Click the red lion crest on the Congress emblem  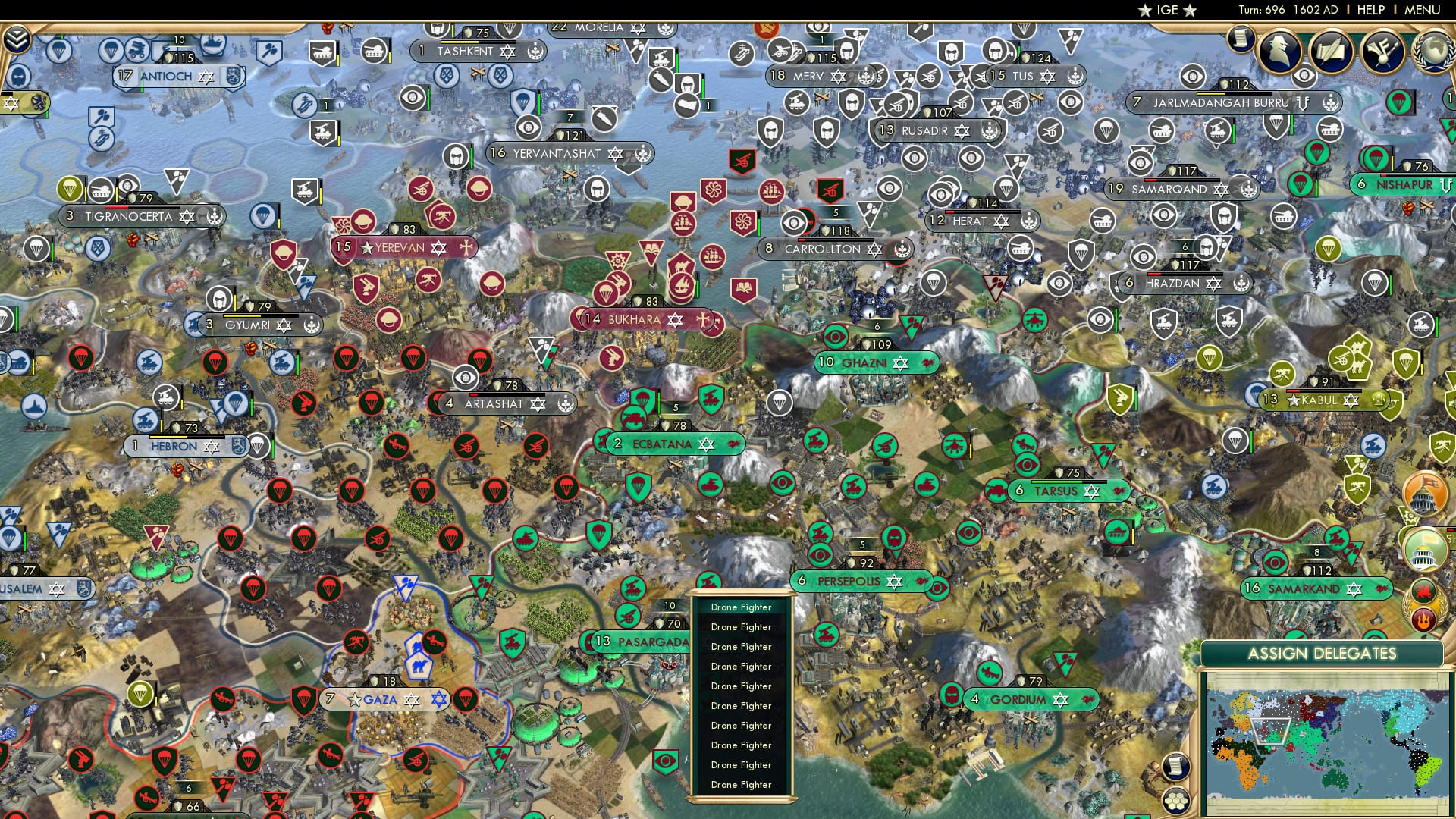click(1423, 590)
